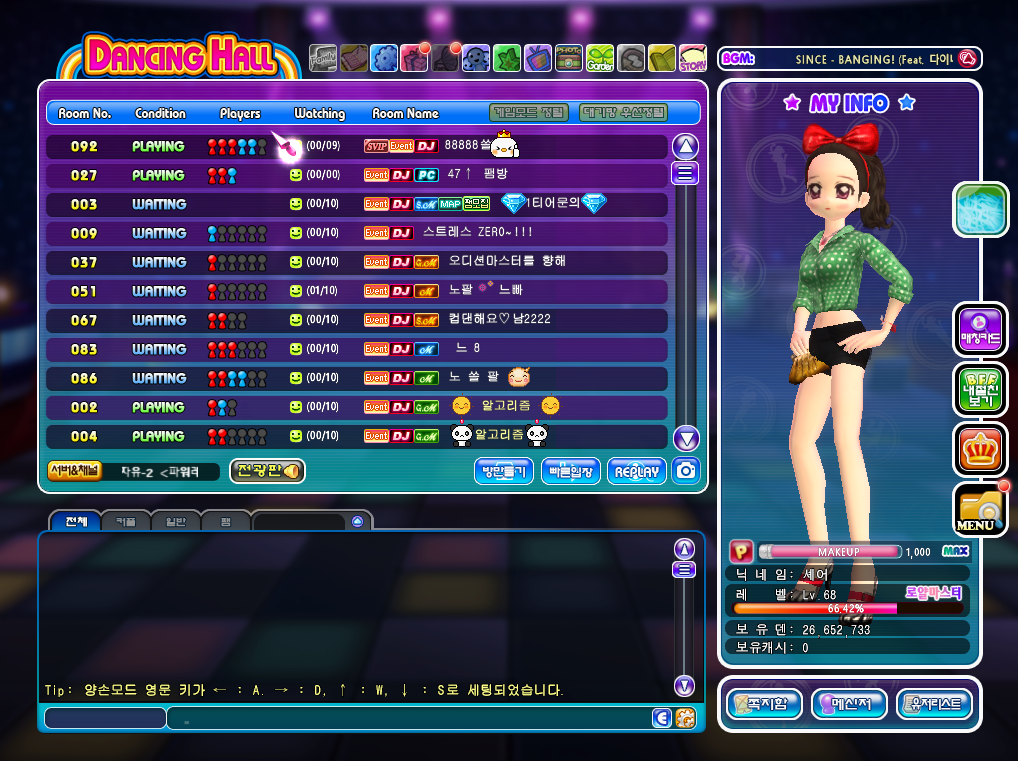Open the 서버&채널 server and channel selector
1018x761 pixels.
(x=74, y=472)
